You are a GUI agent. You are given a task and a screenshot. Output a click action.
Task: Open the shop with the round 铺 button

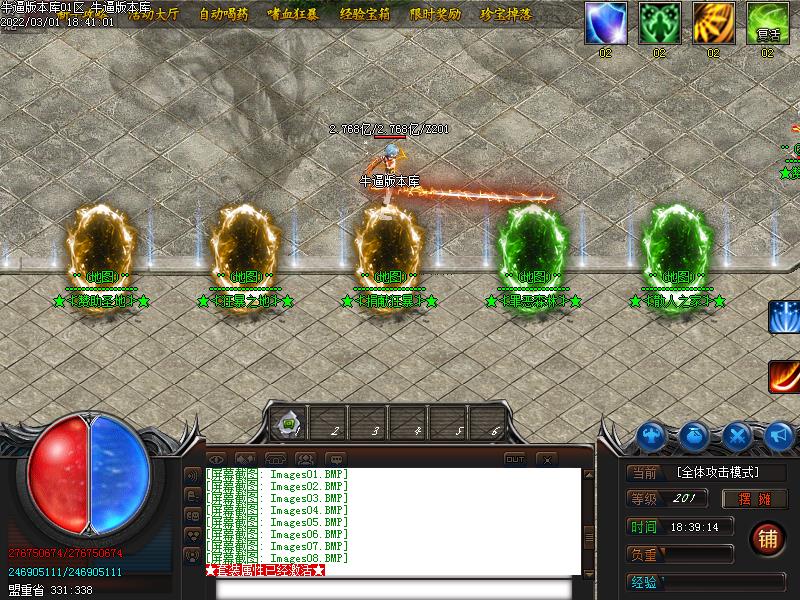click(768, 539)
